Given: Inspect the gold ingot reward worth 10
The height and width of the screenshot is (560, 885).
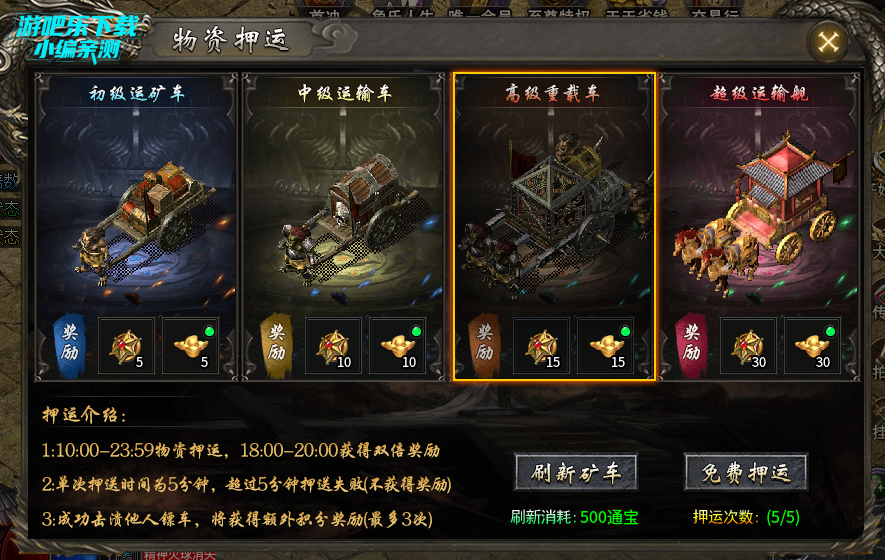Looking at the screenshot, I should tap(398, 346).
